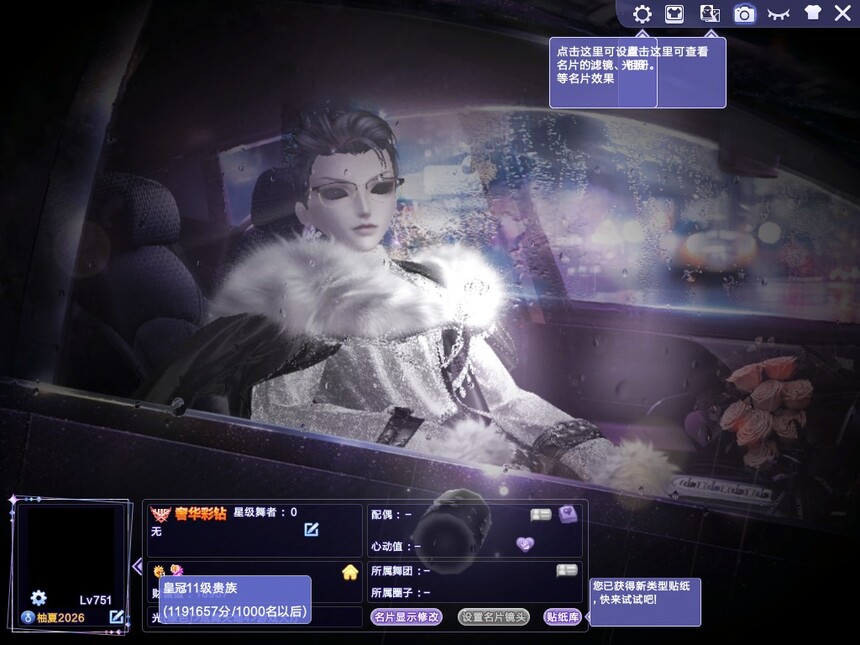Collapse the info panel with left arrow

[137, 566]
